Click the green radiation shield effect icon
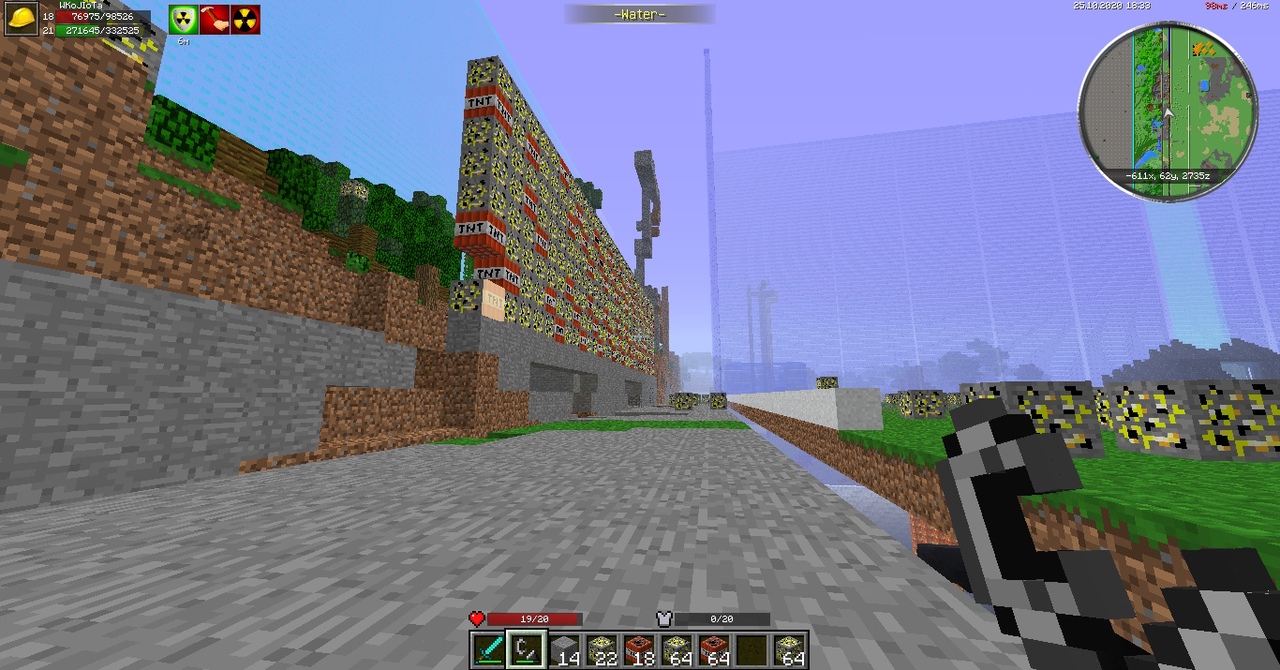The width and height of the screenshot is (1280, 670). tap(183, 20)
